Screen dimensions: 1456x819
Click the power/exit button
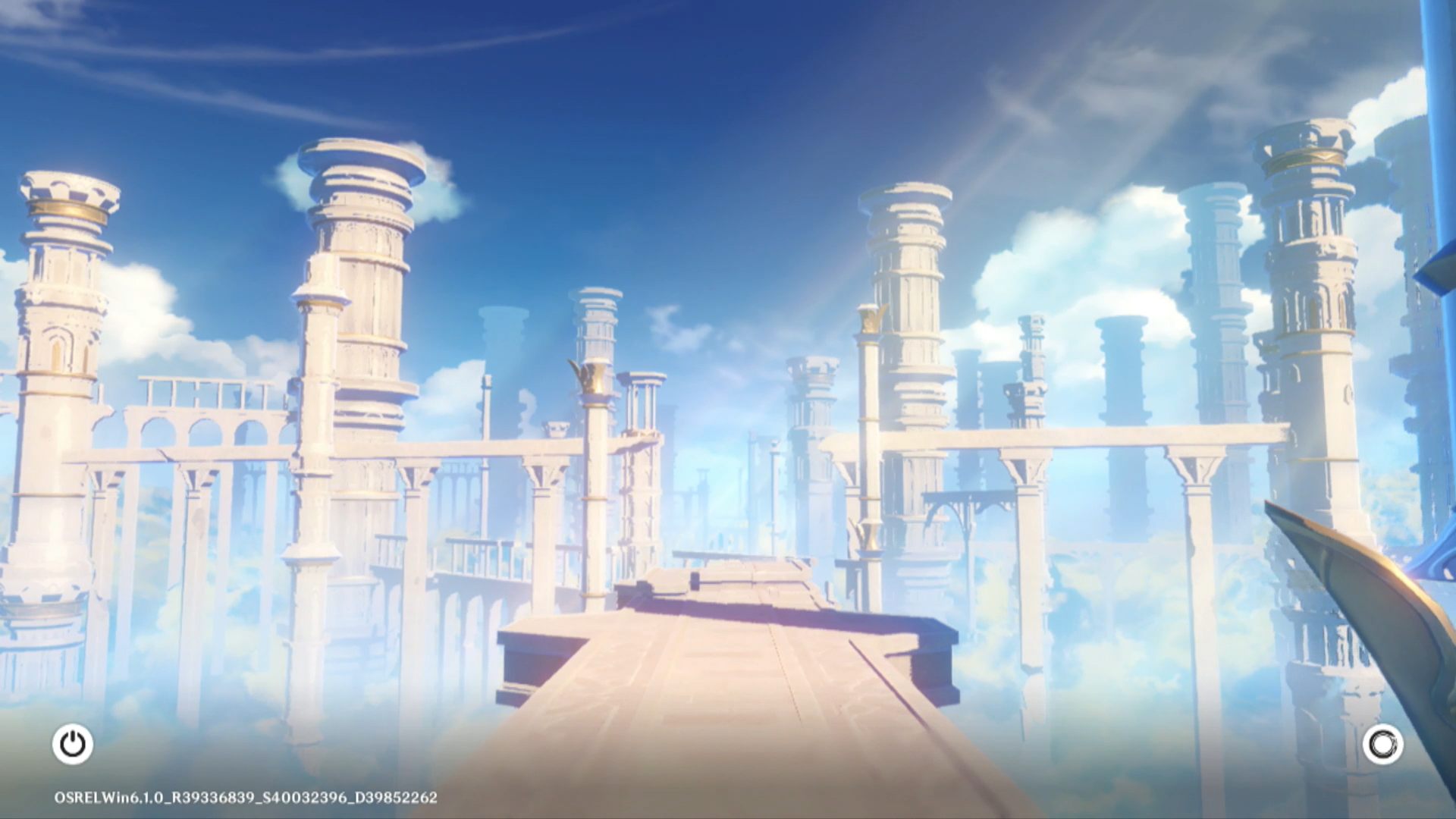pos(73,744)
